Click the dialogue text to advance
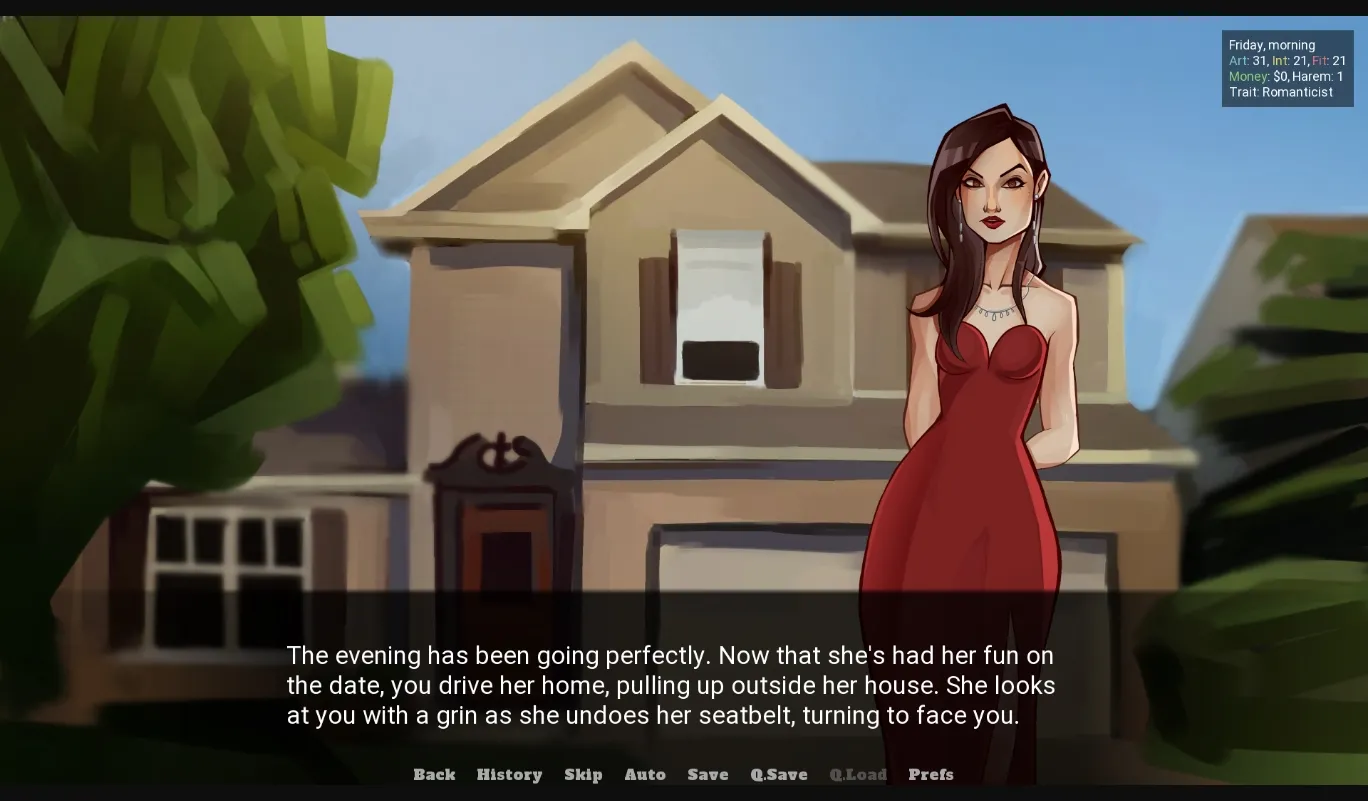This screenshot has width=1368, height=801. click(670, 685)
